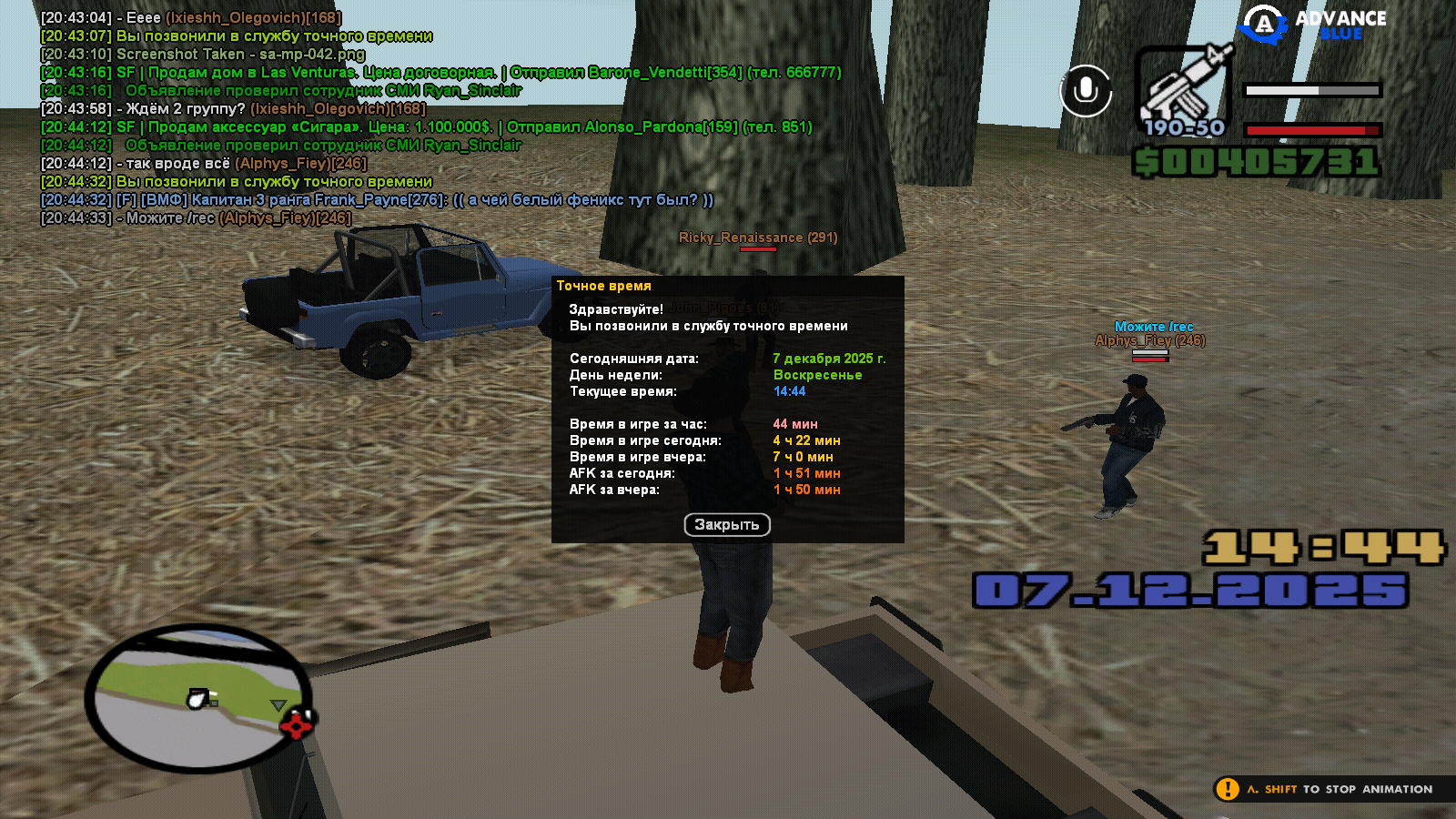Open the circular minimap
This screenshot has height=819, width=1456.
tap(197, 698)
